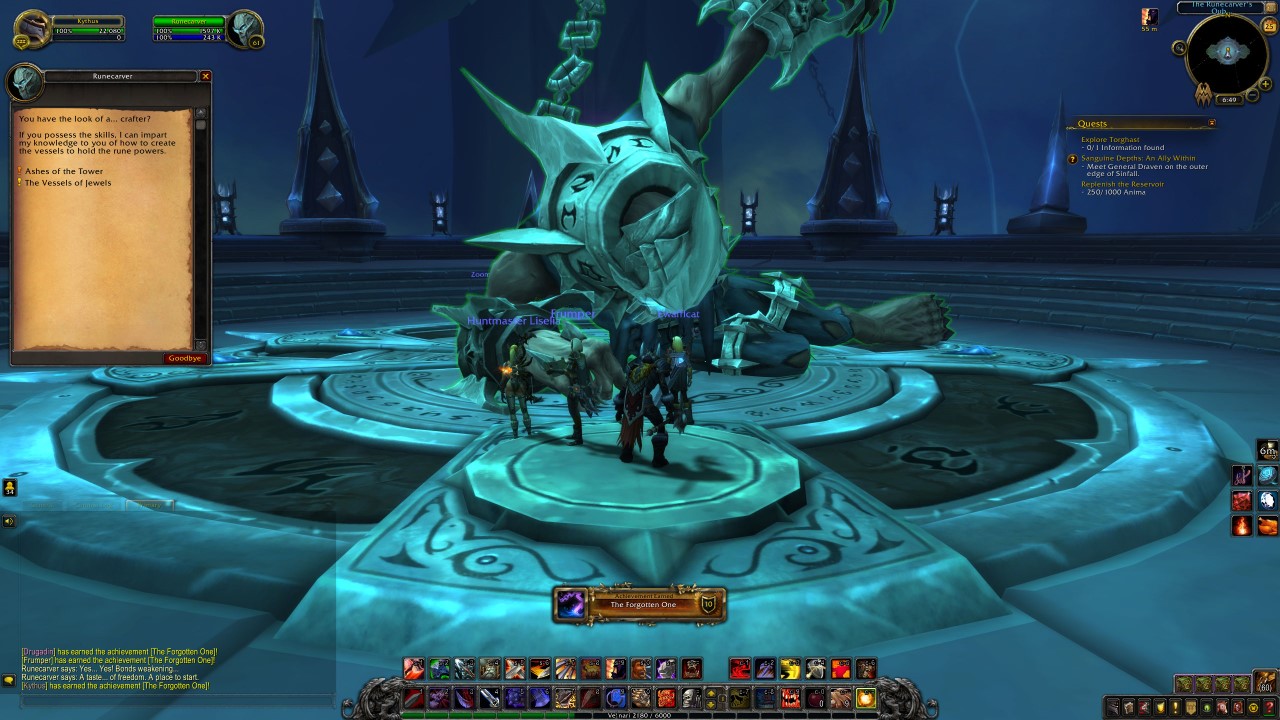Open the backpack bag

click(1264, 682)
